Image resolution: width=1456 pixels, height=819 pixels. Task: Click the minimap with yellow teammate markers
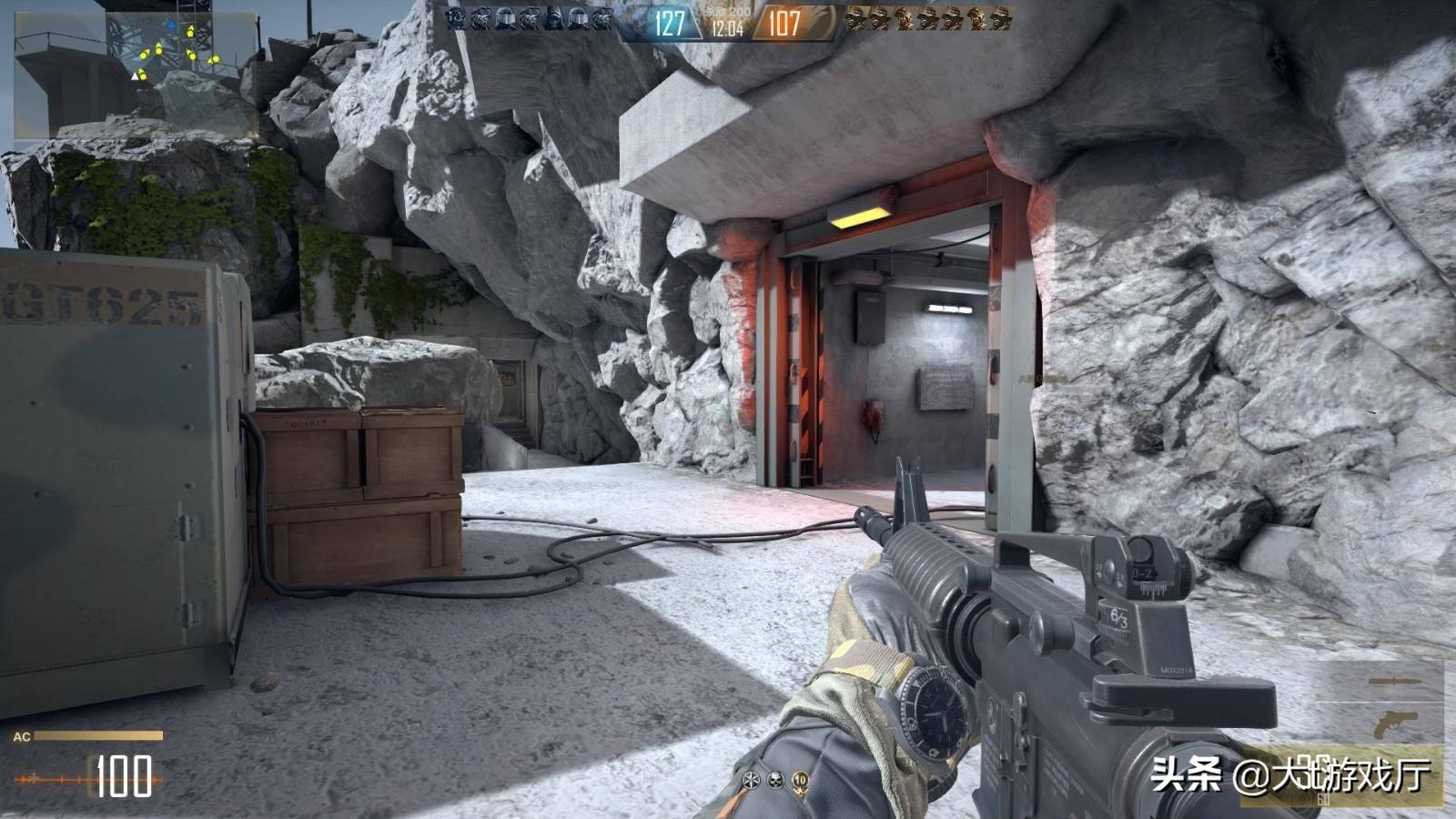pos(135,75)
